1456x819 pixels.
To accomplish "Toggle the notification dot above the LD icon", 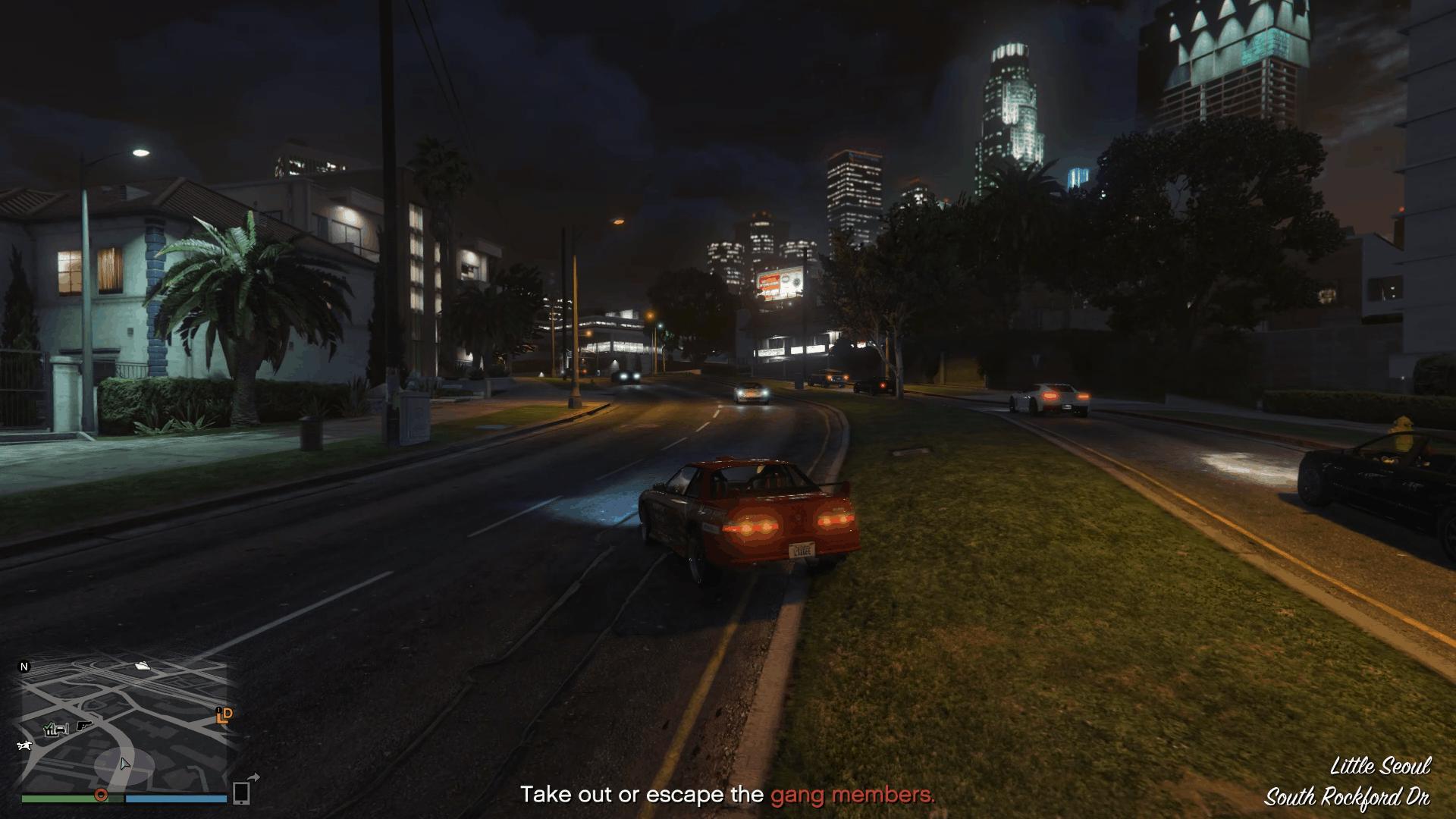I will [x=218, y=709].
